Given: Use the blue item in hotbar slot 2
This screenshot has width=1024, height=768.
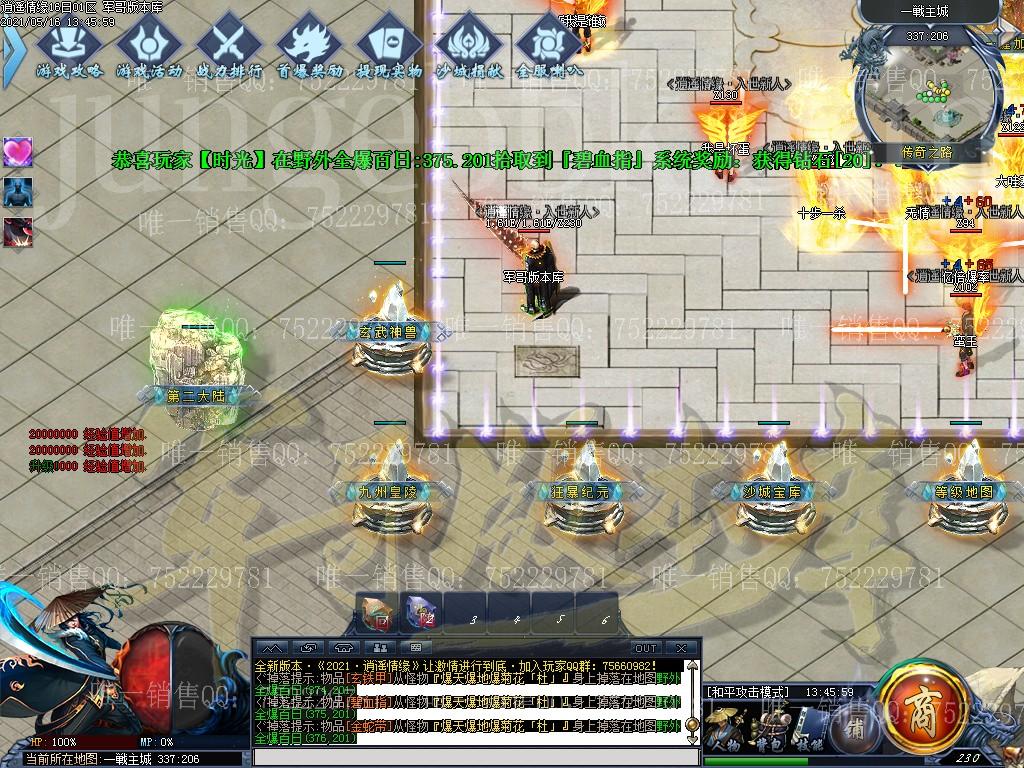Looking at the screenshot, I should pyautogui.click(x=421, y=613).
